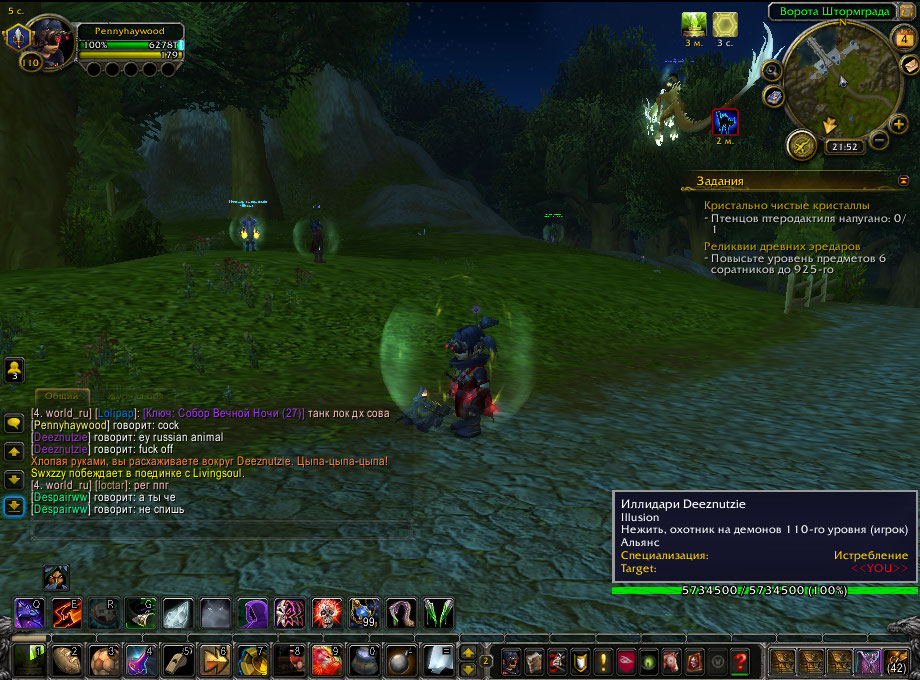Open the minimap tracking magnifier button

(x=772, y=71)
